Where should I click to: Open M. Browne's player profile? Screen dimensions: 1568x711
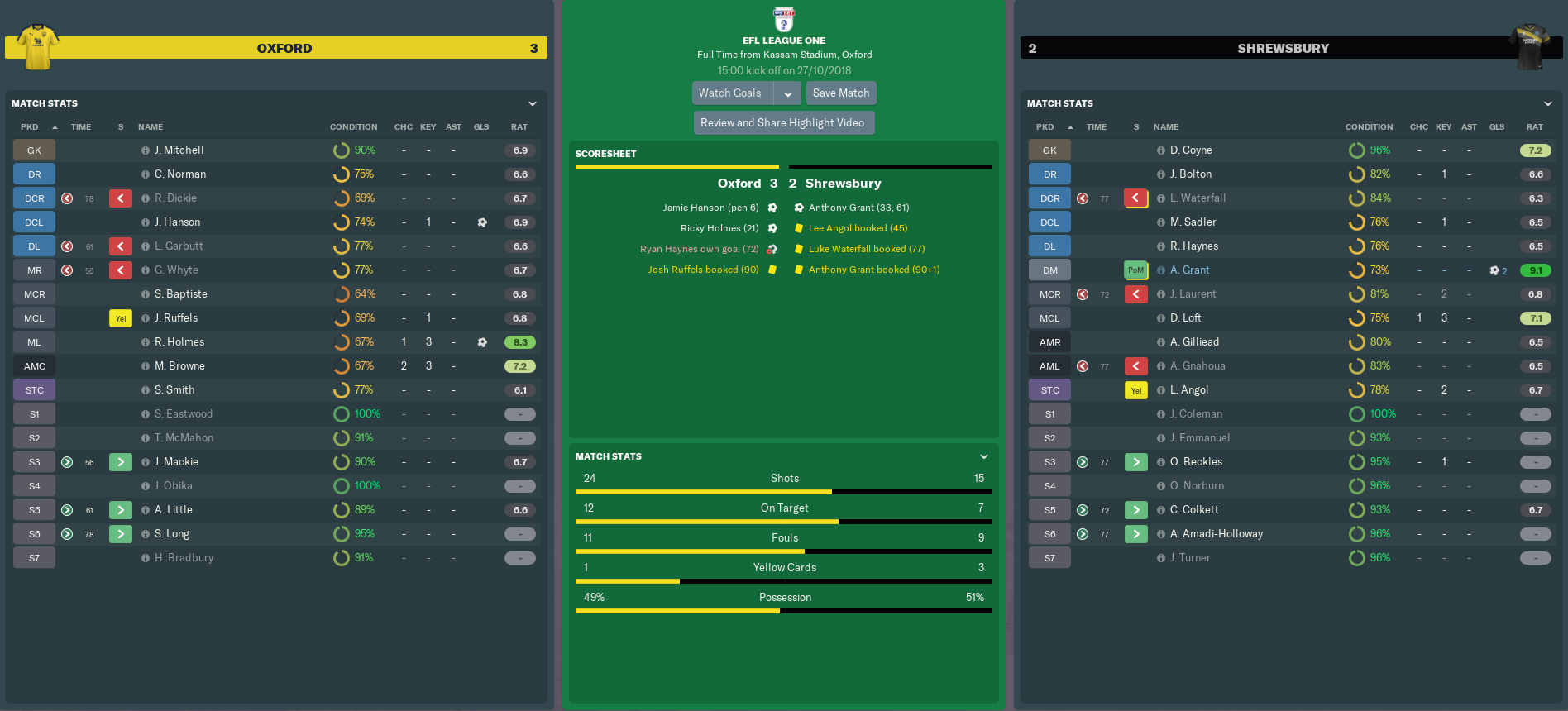coord(179,366)
